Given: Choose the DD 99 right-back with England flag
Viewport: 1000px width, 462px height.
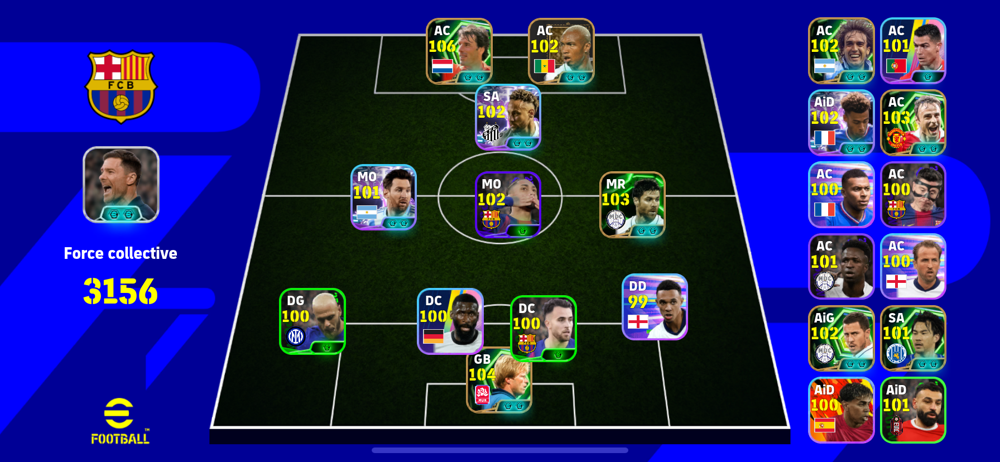Looking at the screenshot, I should click(655, 307).
